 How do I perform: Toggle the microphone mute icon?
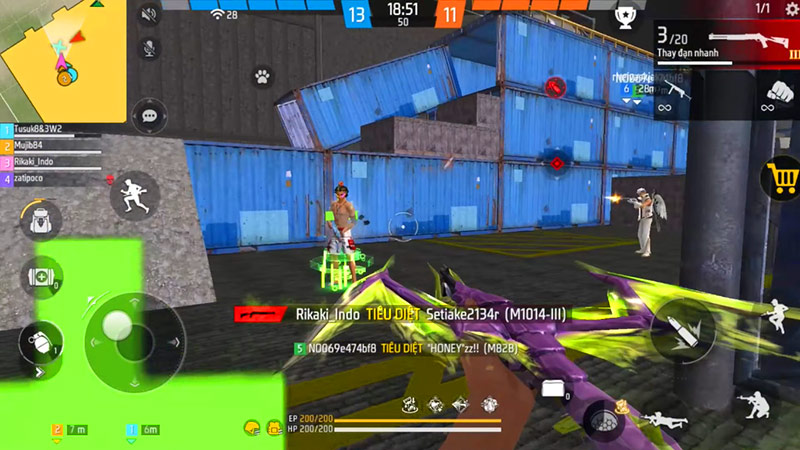click(150, 47)
